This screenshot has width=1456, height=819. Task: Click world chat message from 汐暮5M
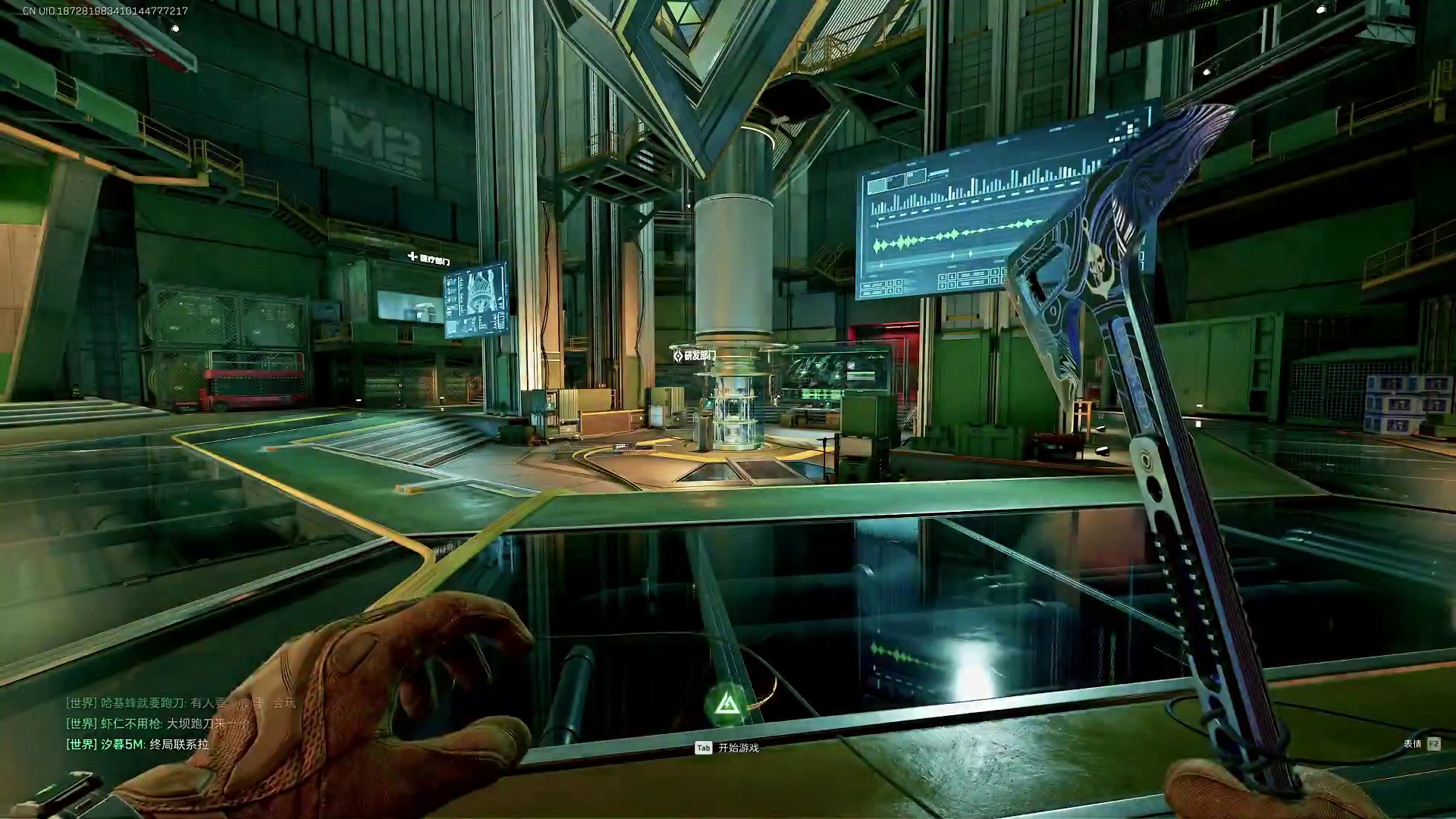coord(138,745)
